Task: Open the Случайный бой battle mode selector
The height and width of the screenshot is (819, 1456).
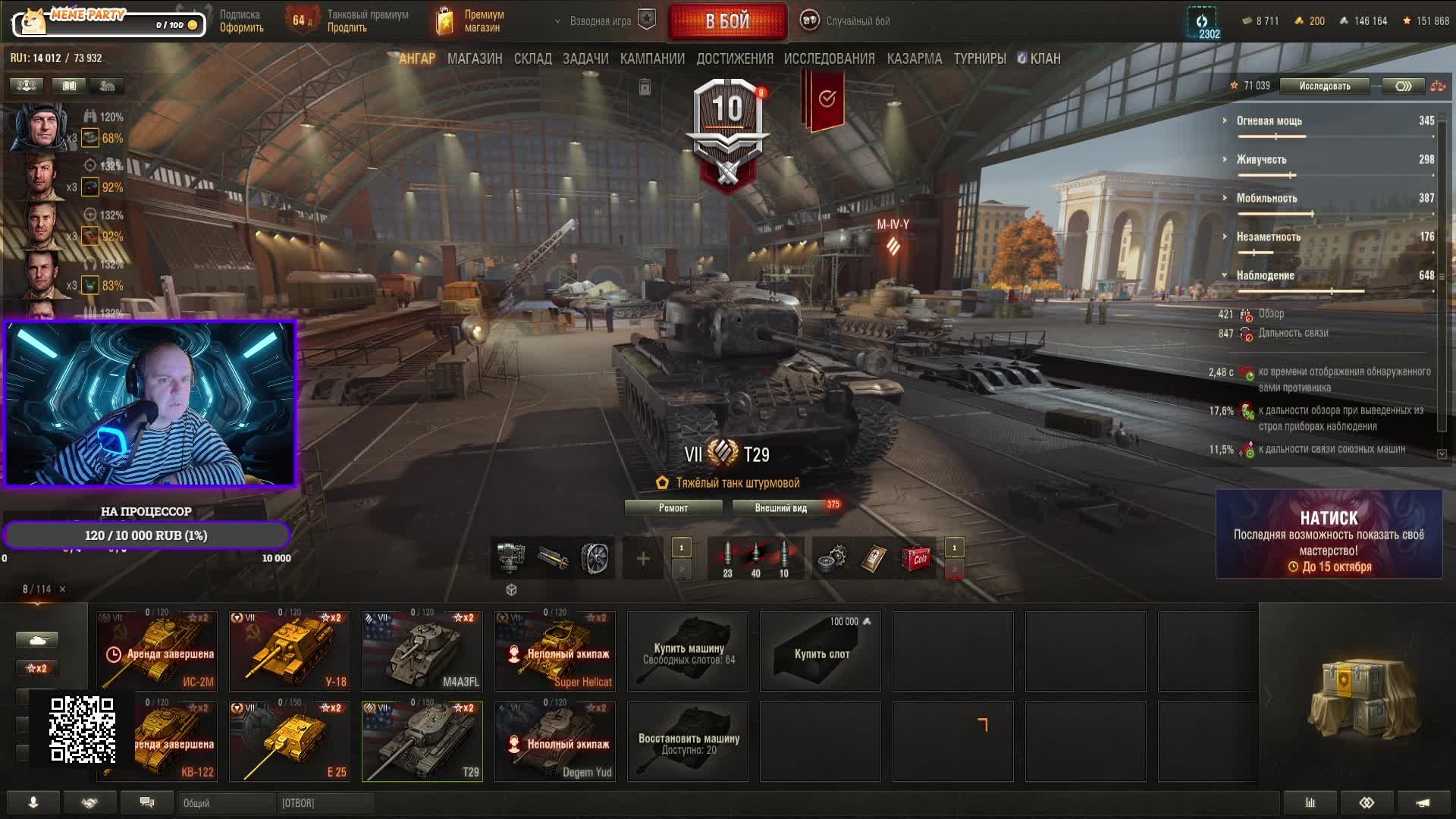Action: 846,21
